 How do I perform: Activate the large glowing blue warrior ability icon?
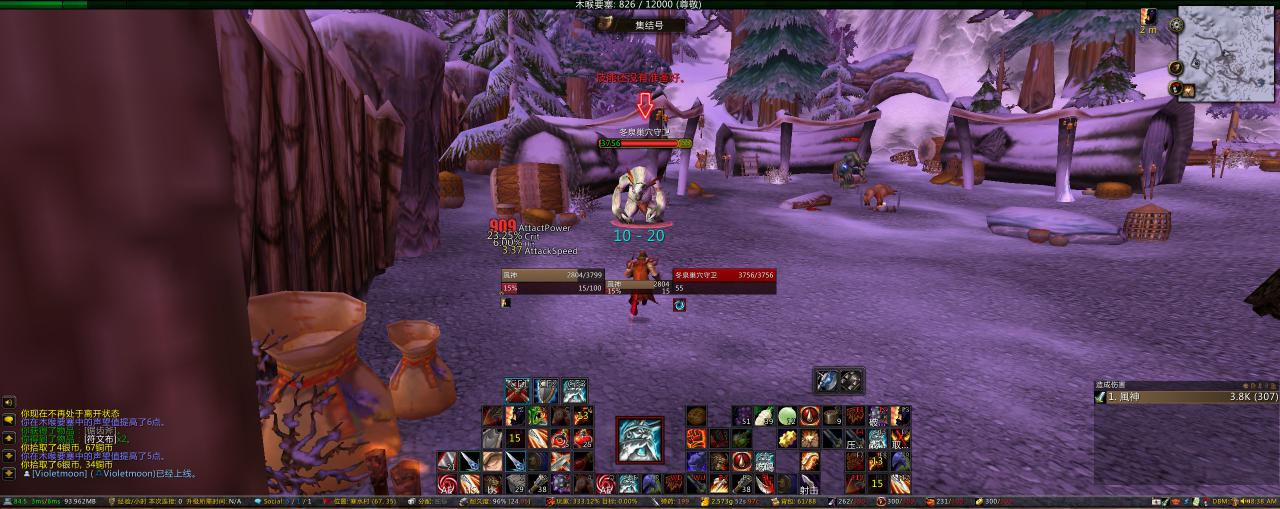(639, 440)
